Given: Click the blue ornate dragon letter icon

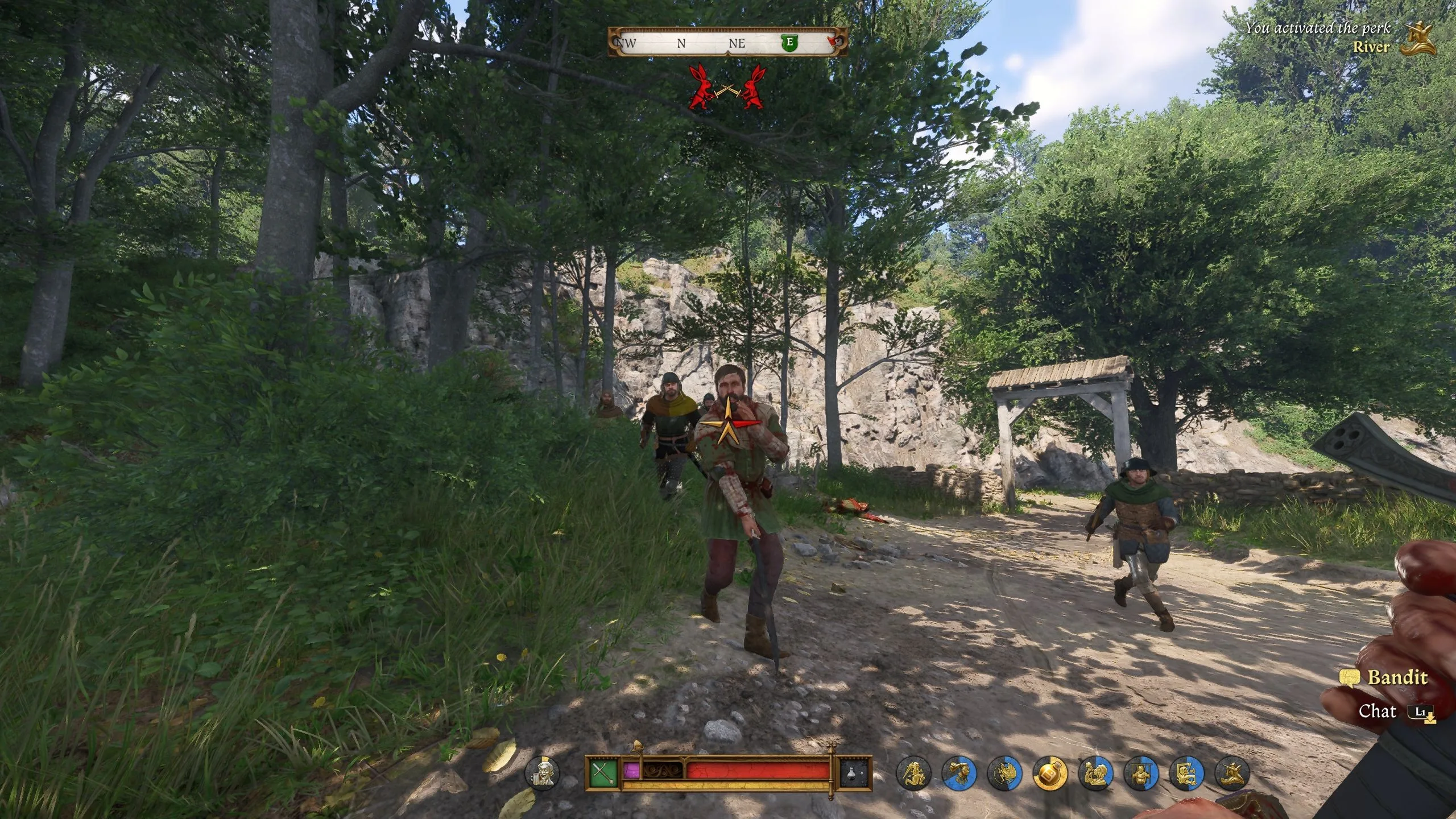Looking at the screenshot, I should point(1186,774).
